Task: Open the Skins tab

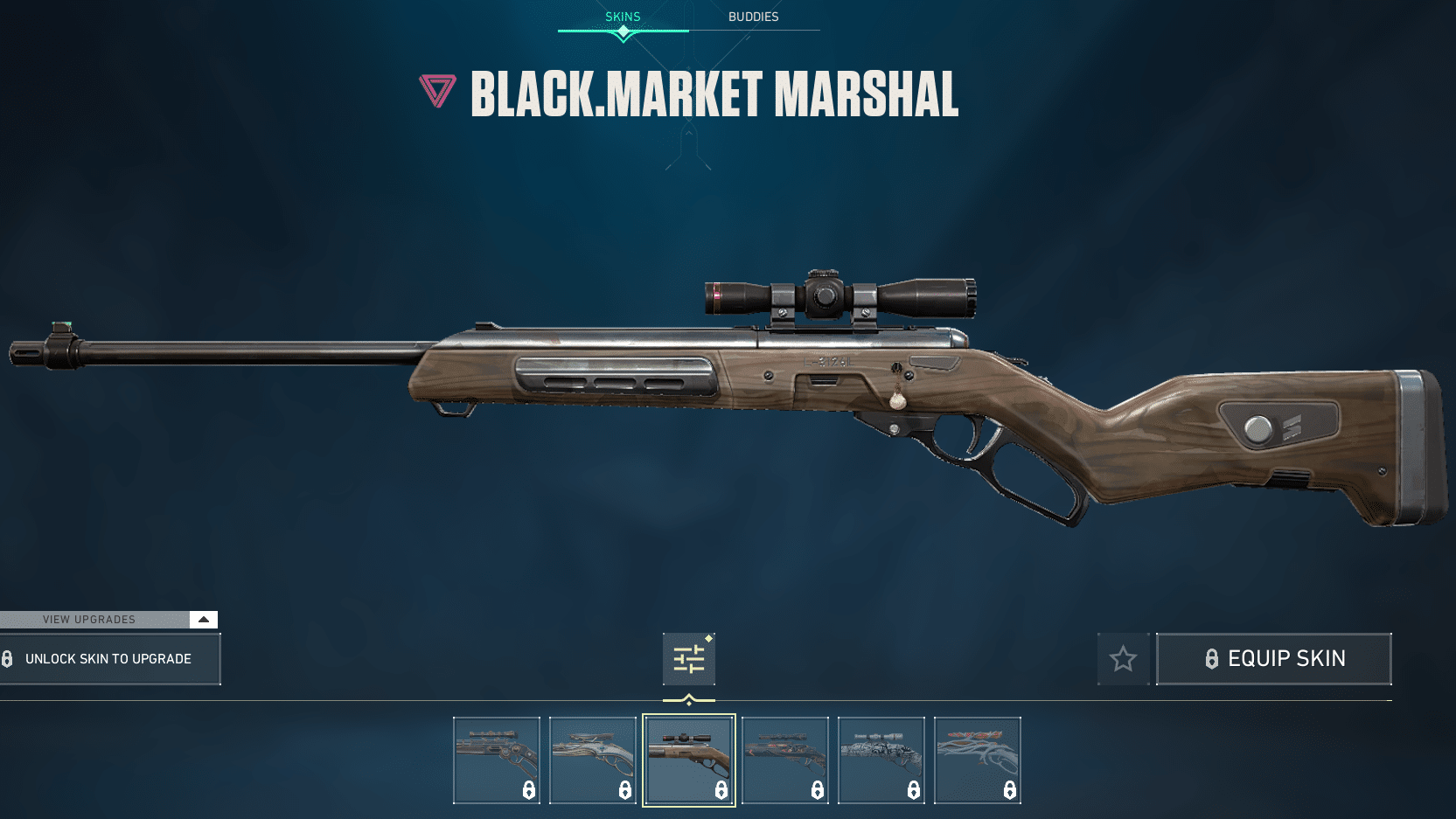Action: point(623,17)
